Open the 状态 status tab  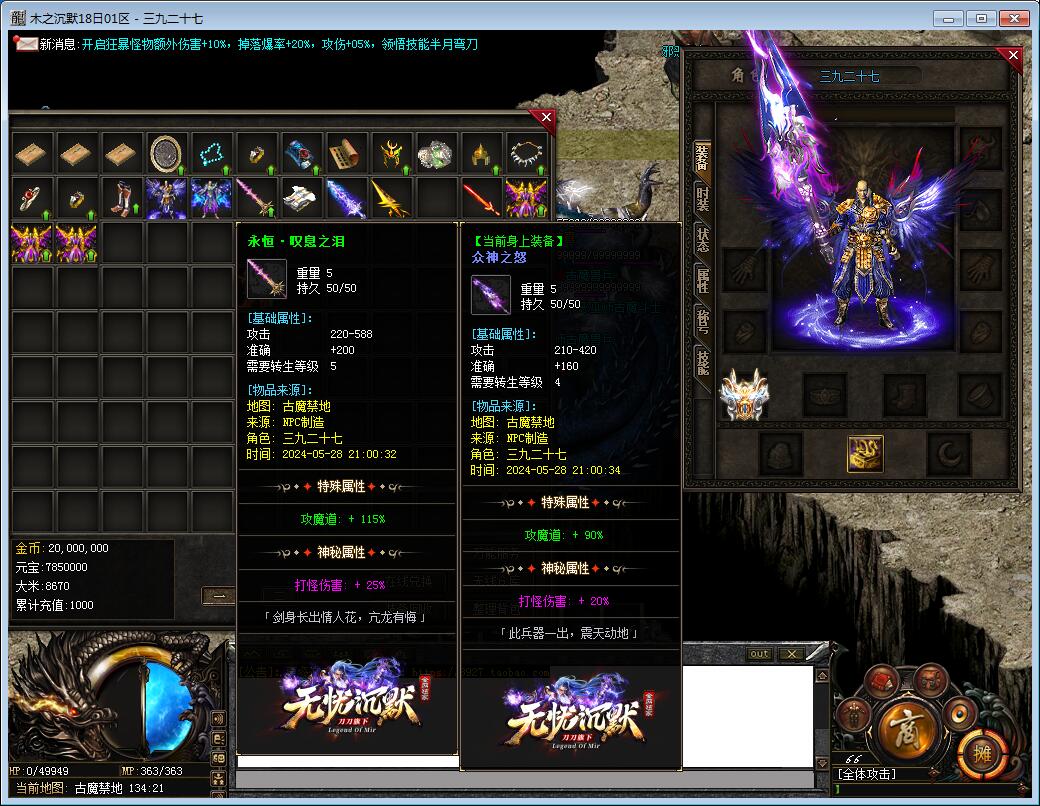(703, 240)
